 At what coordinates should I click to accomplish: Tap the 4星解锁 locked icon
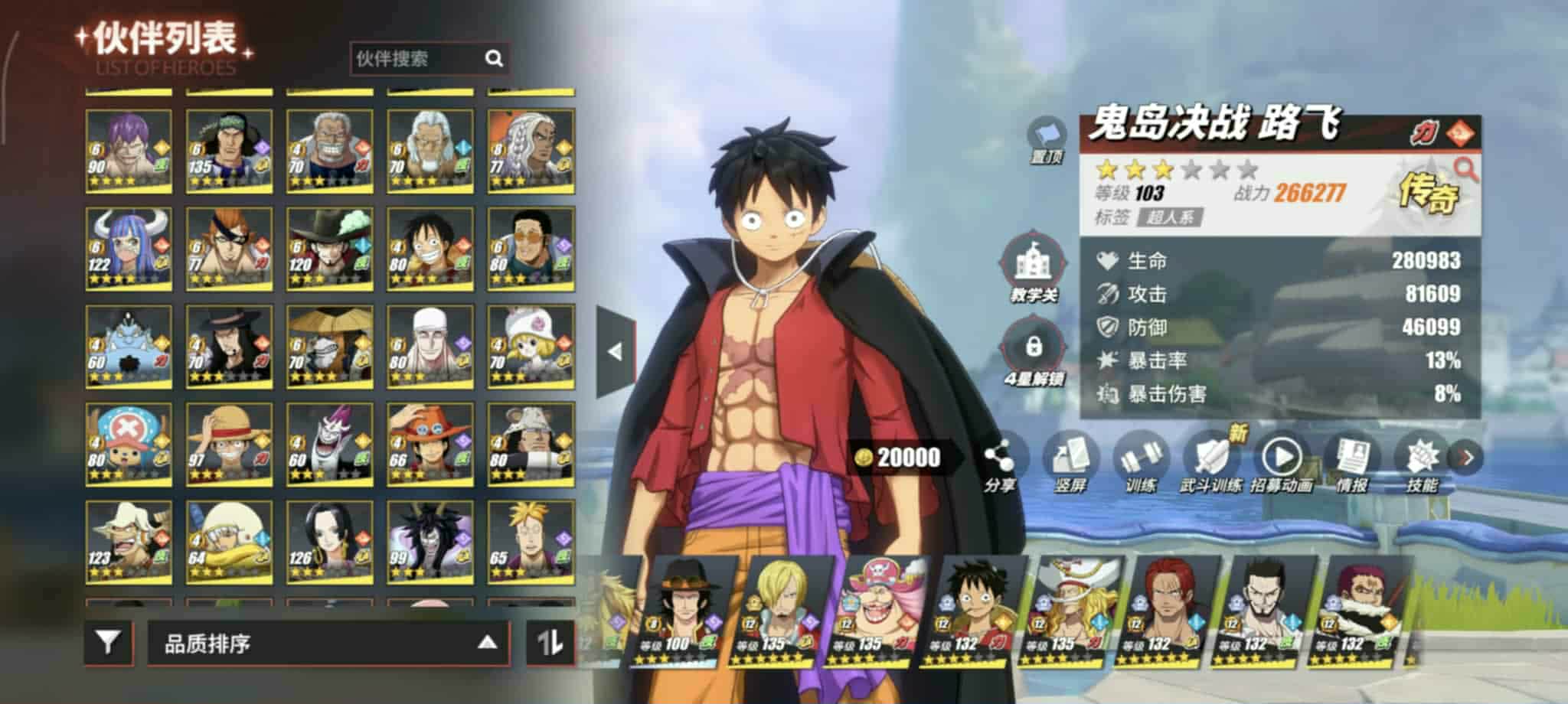(x=1033, y=353)
